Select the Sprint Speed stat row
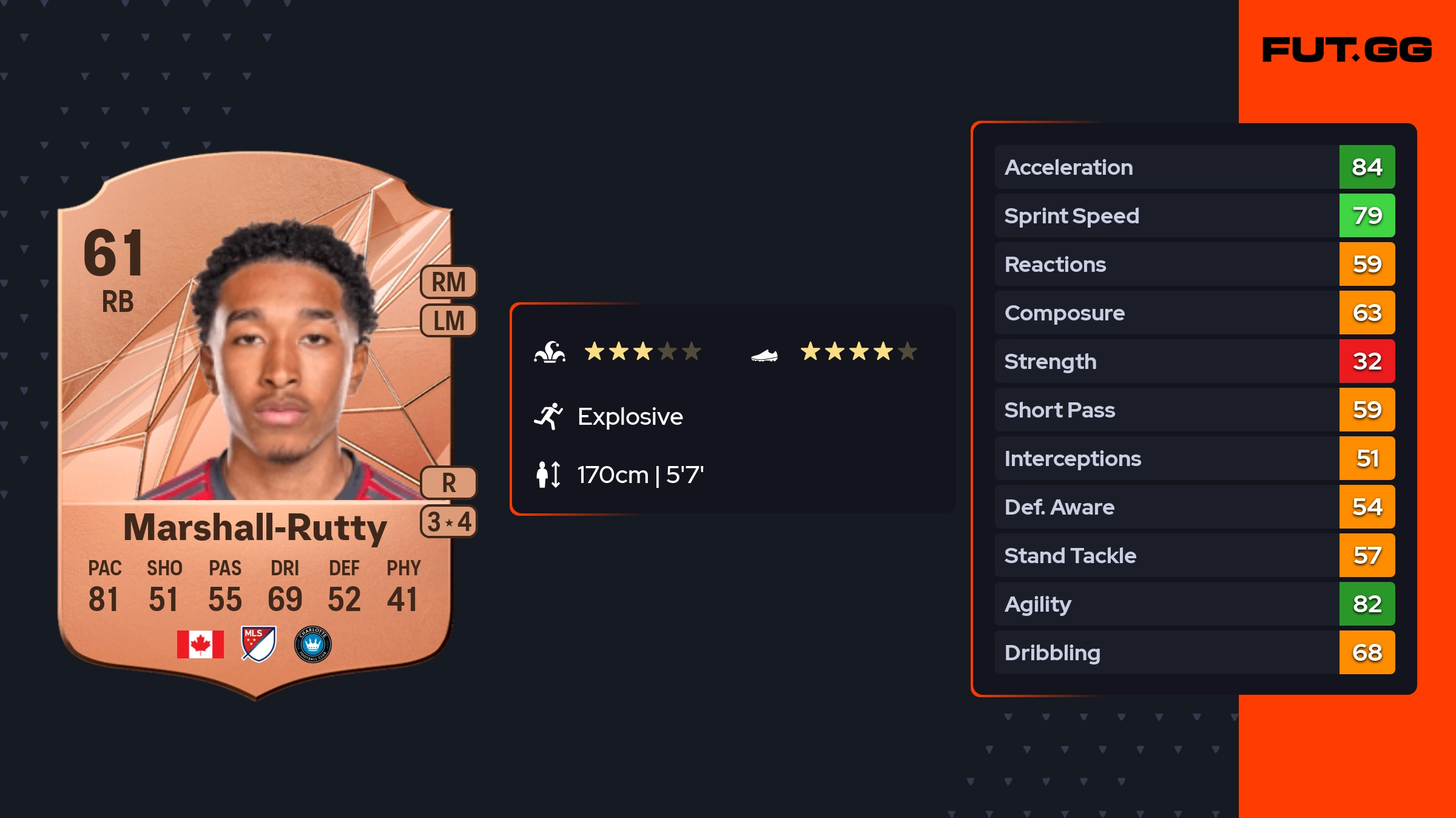This screenshot has width=1456, height=818. 1194,215
